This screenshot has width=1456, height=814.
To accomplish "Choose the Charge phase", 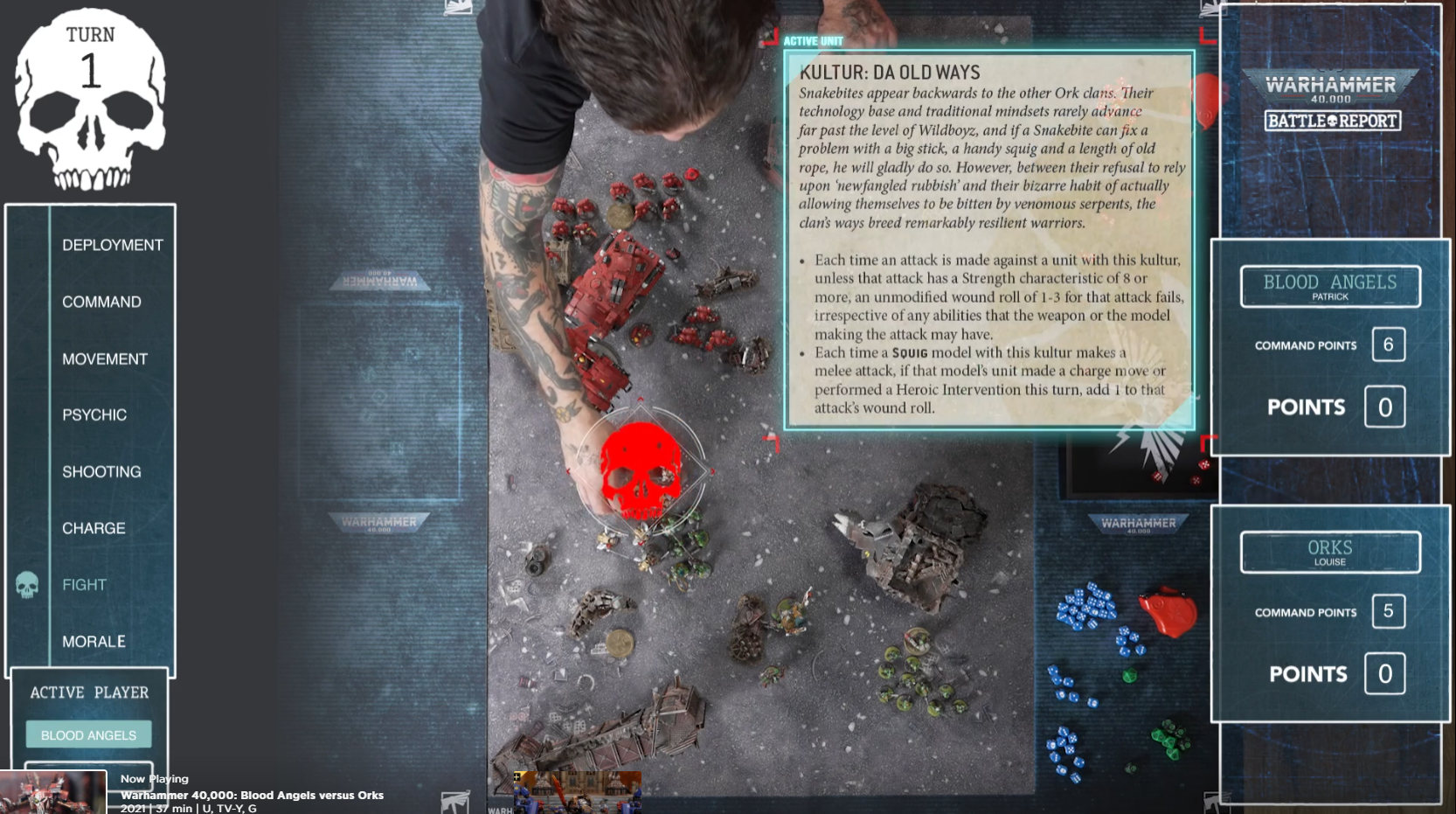I will (x=94, y=528).
